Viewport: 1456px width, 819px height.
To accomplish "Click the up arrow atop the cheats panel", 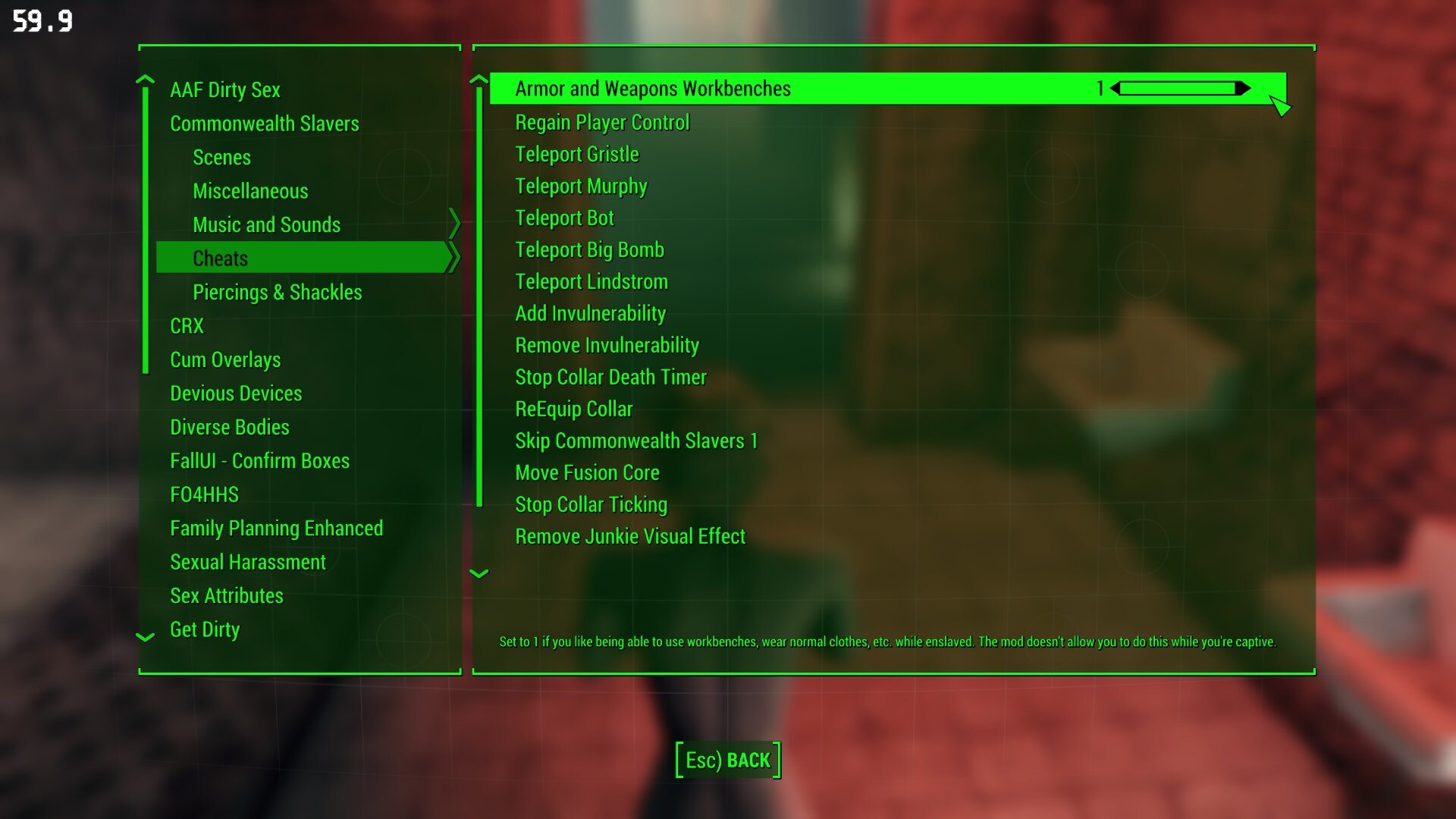I will [x=479, y=80].
